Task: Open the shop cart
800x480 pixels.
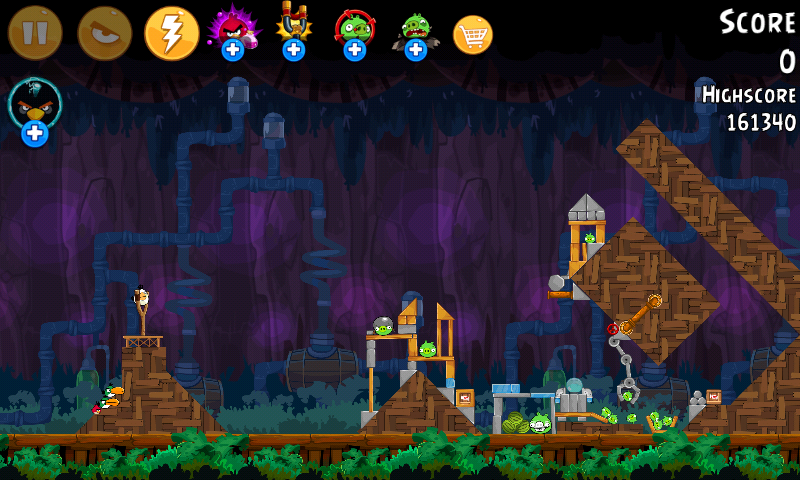Action: [473, 35]
